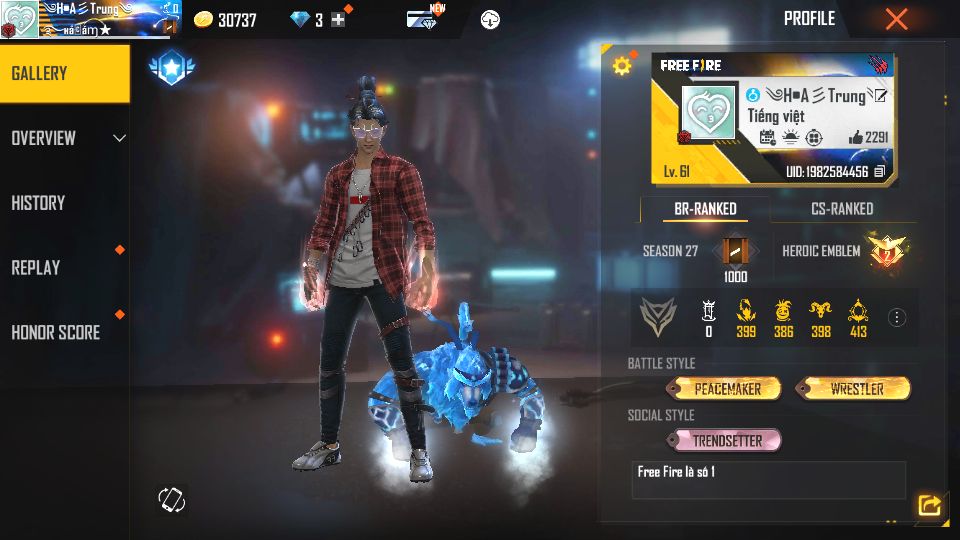Add diamonds with the plus button

pos(338,20)
